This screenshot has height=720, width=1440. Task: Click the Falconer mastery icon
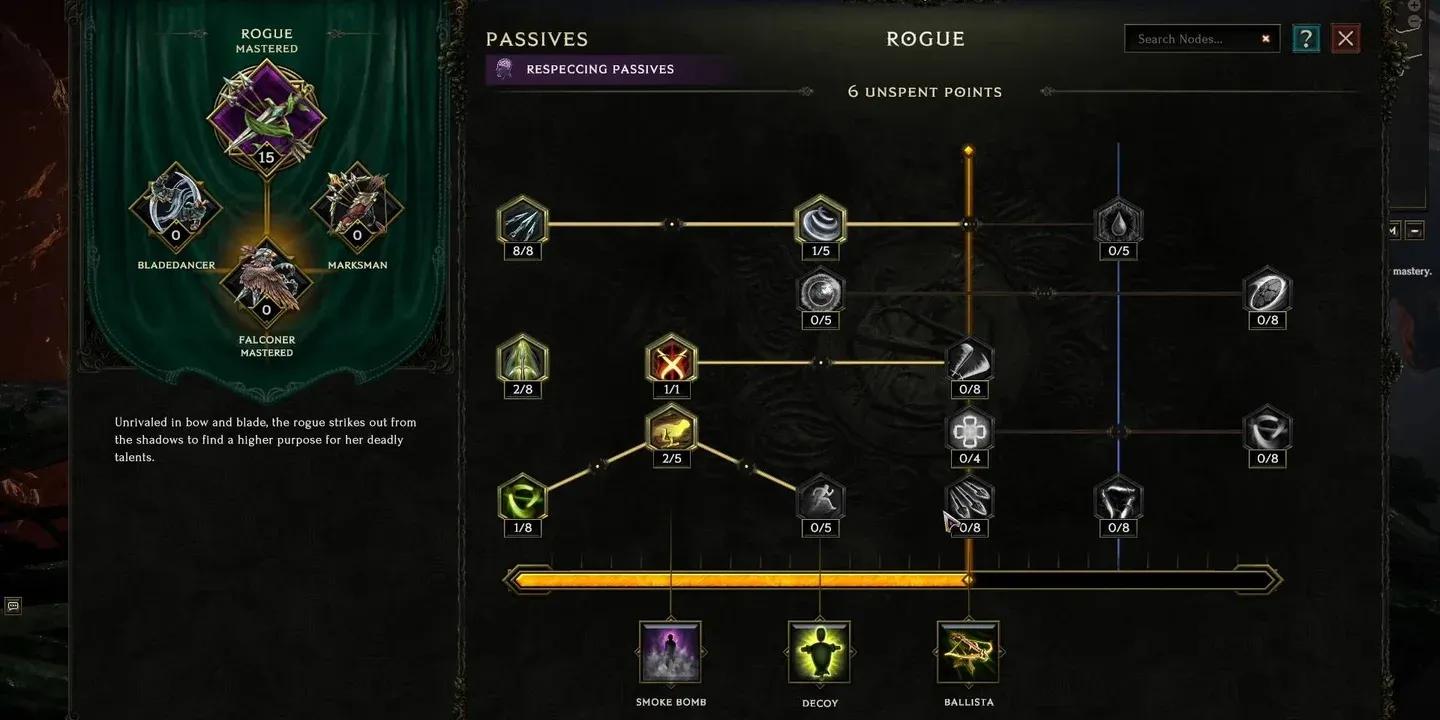point(266,282)
